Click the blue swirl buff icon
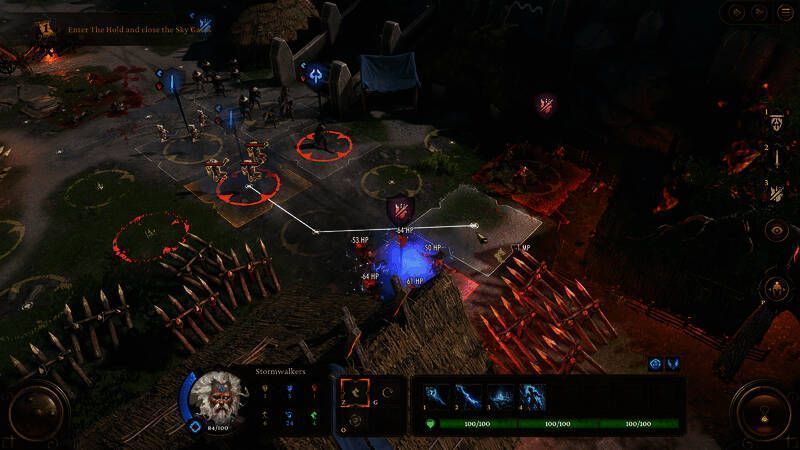This screenshot has height=450, width=800. 655,364
